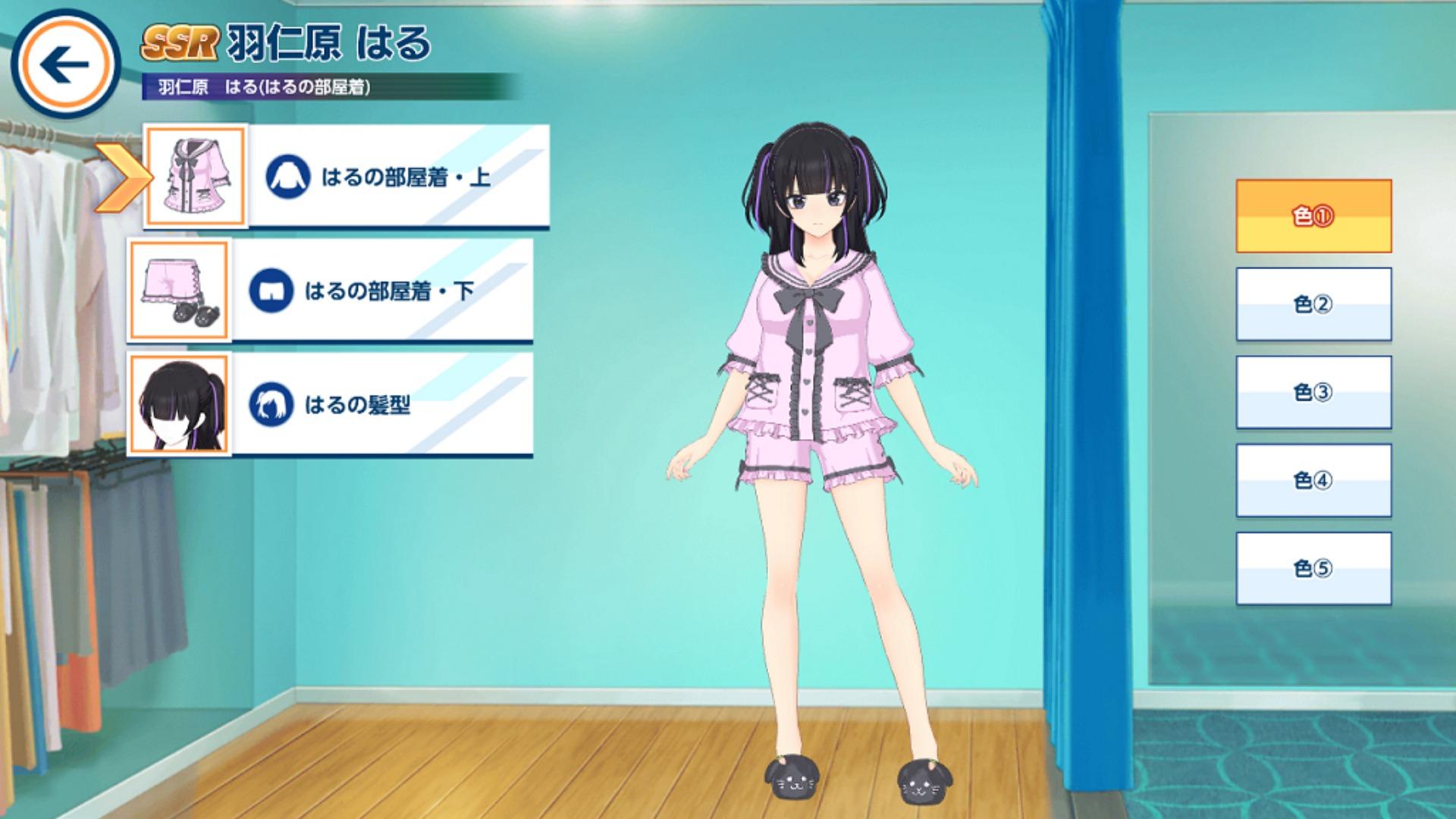Select はるの部屋着・上 top clothing entry

399,177
